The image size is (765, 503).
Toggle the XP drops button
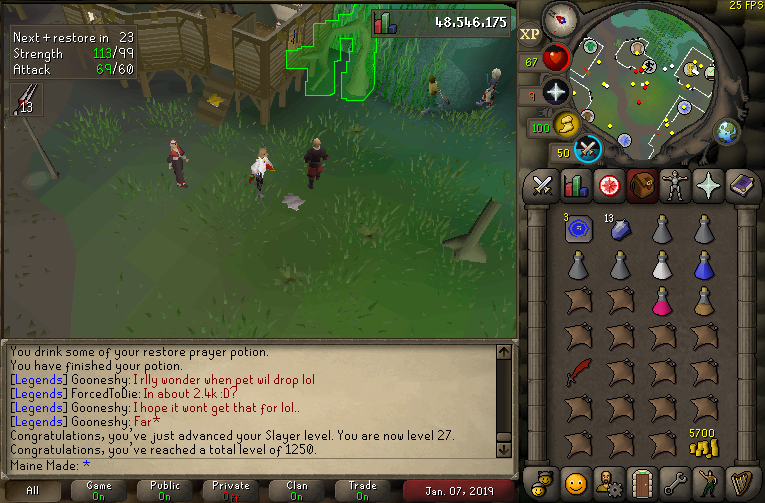pyautogui.click(x=531, y=34)
